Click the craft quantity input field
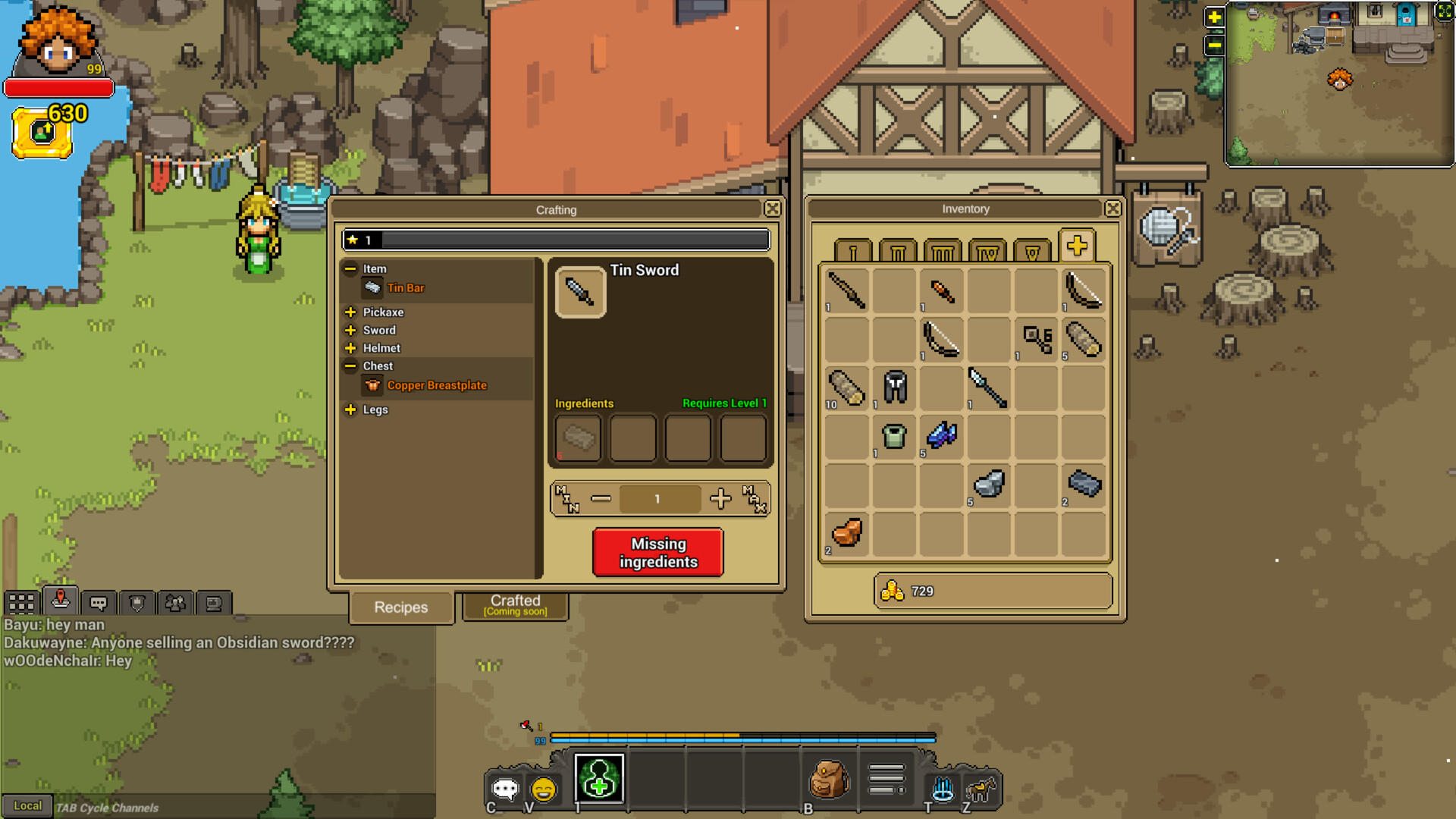Viewport: 1456px width, 819px height. [658, 498]
